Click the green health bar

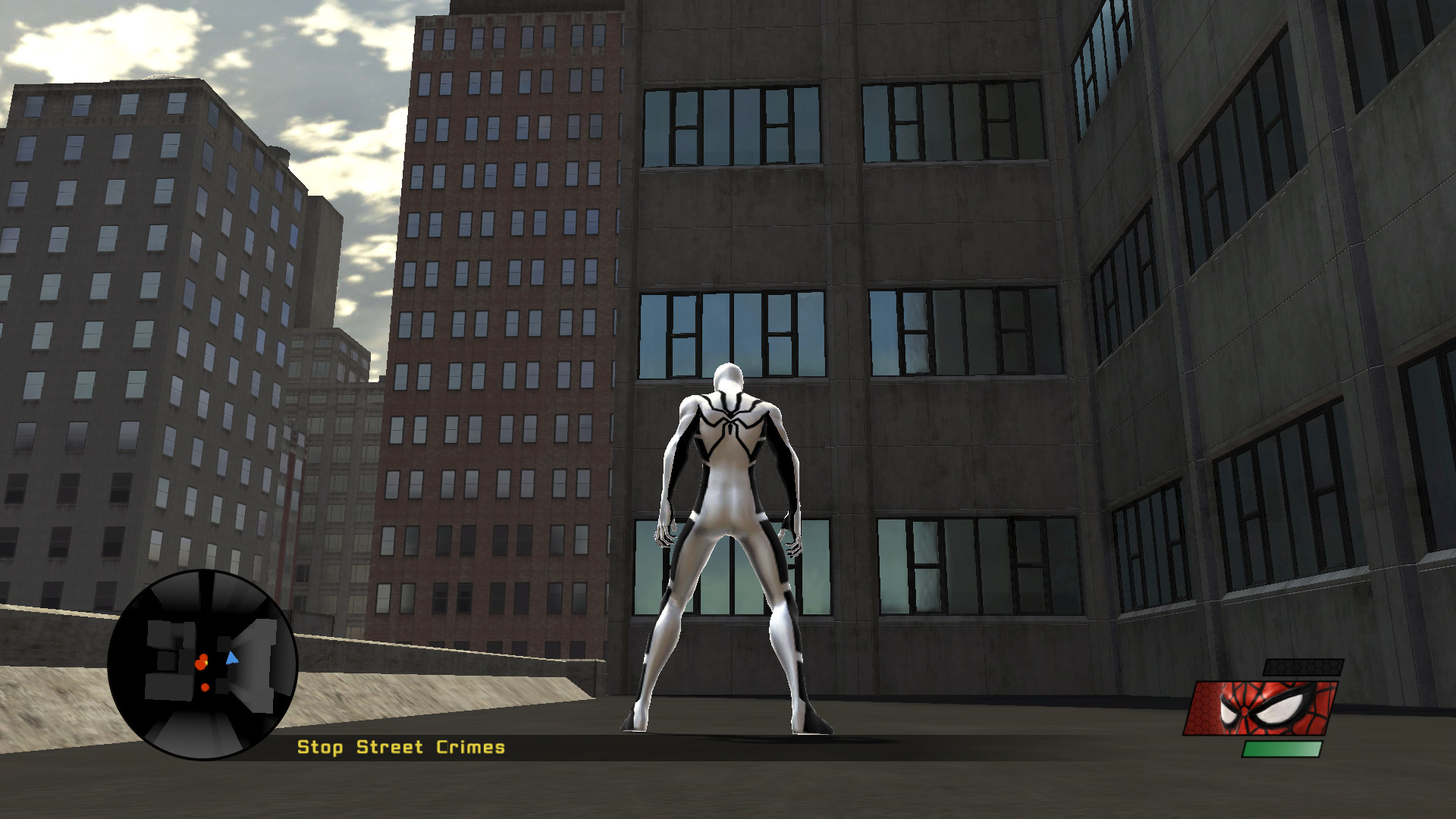(x=1282, y=750)
